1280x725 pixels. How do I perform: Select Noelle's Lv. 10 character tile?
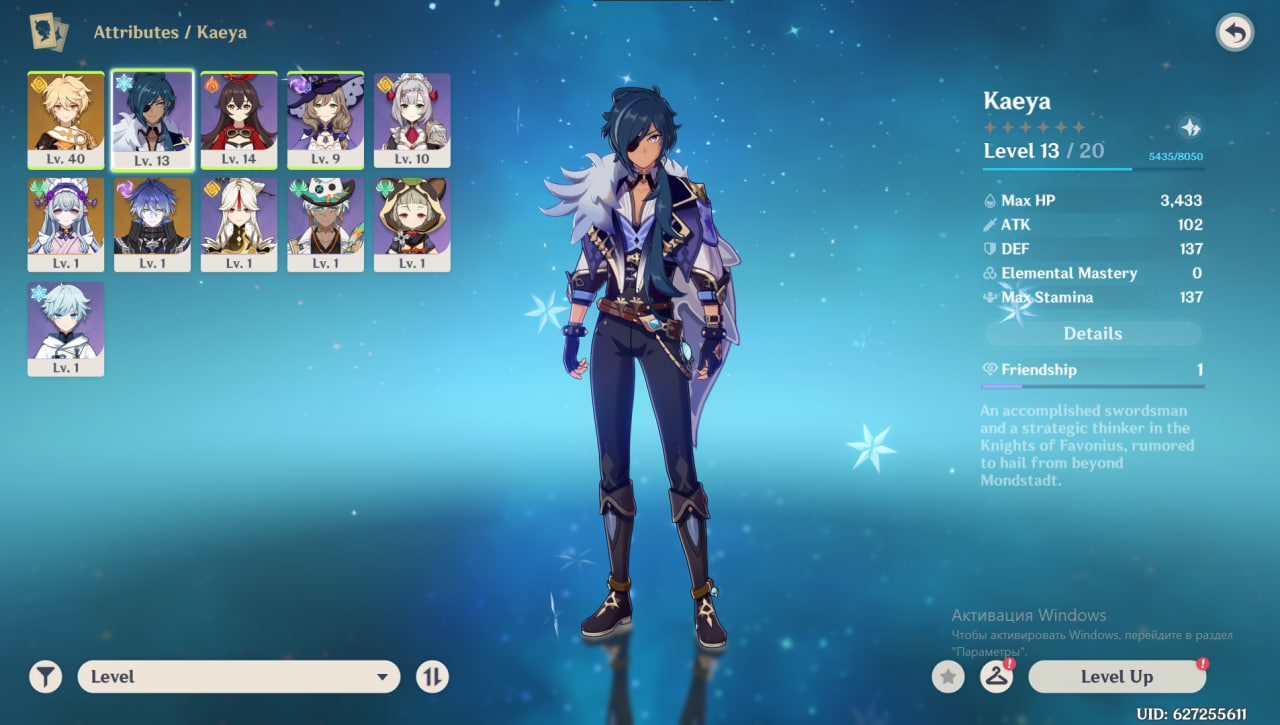pyautogui.click(x=412, y=119)
